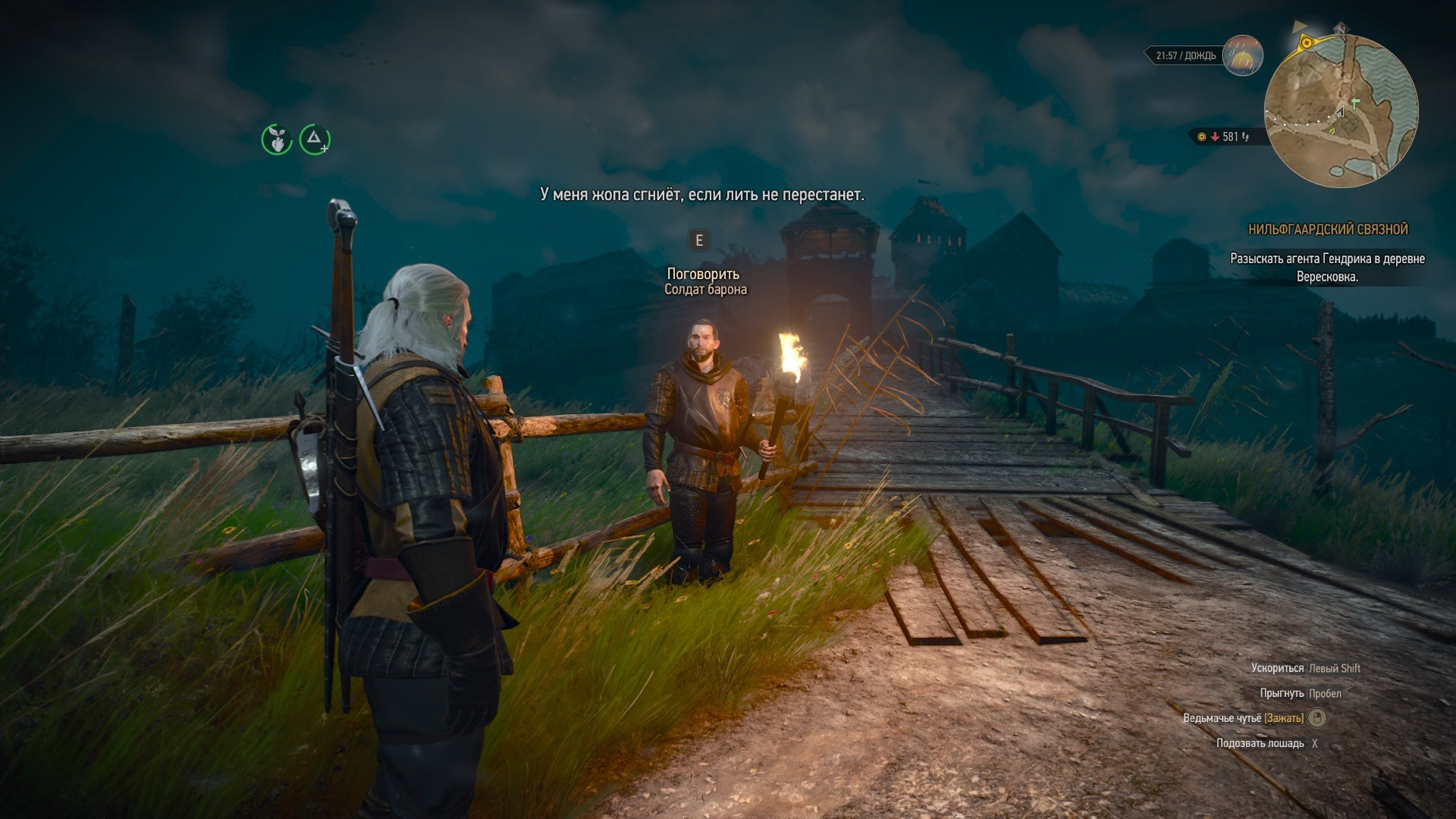Viewport: 1456px width, 819px height.
Task: Click the rain weather icon by the clock
Action: [1243, 55]
